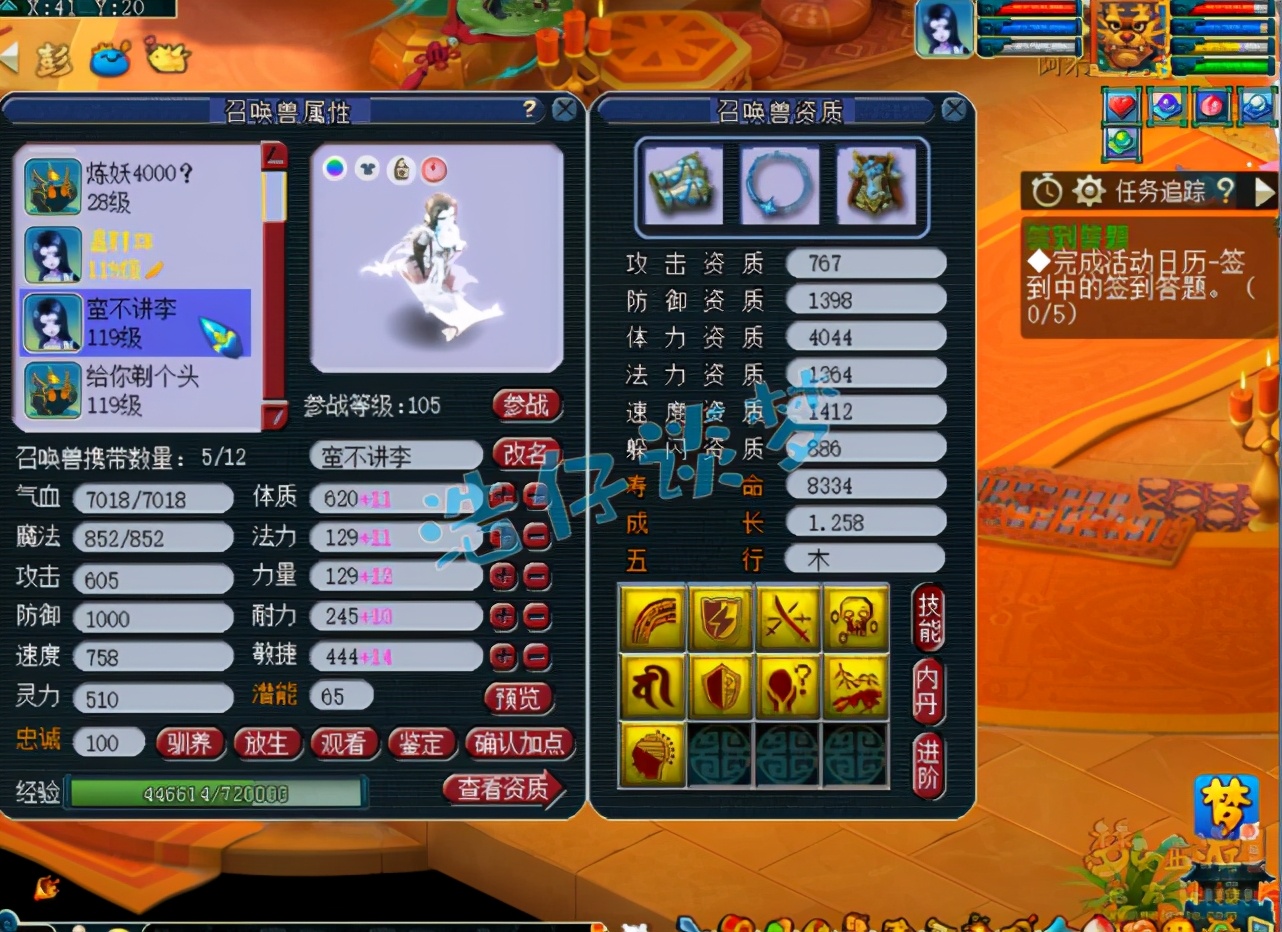Close the 召唤兽资质 panel

click(953, 110)
